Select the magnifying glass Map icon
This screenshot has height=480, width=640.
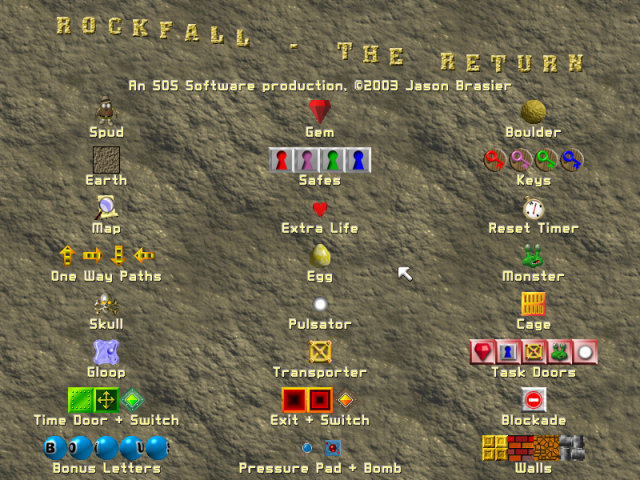[x=106, y=207]
